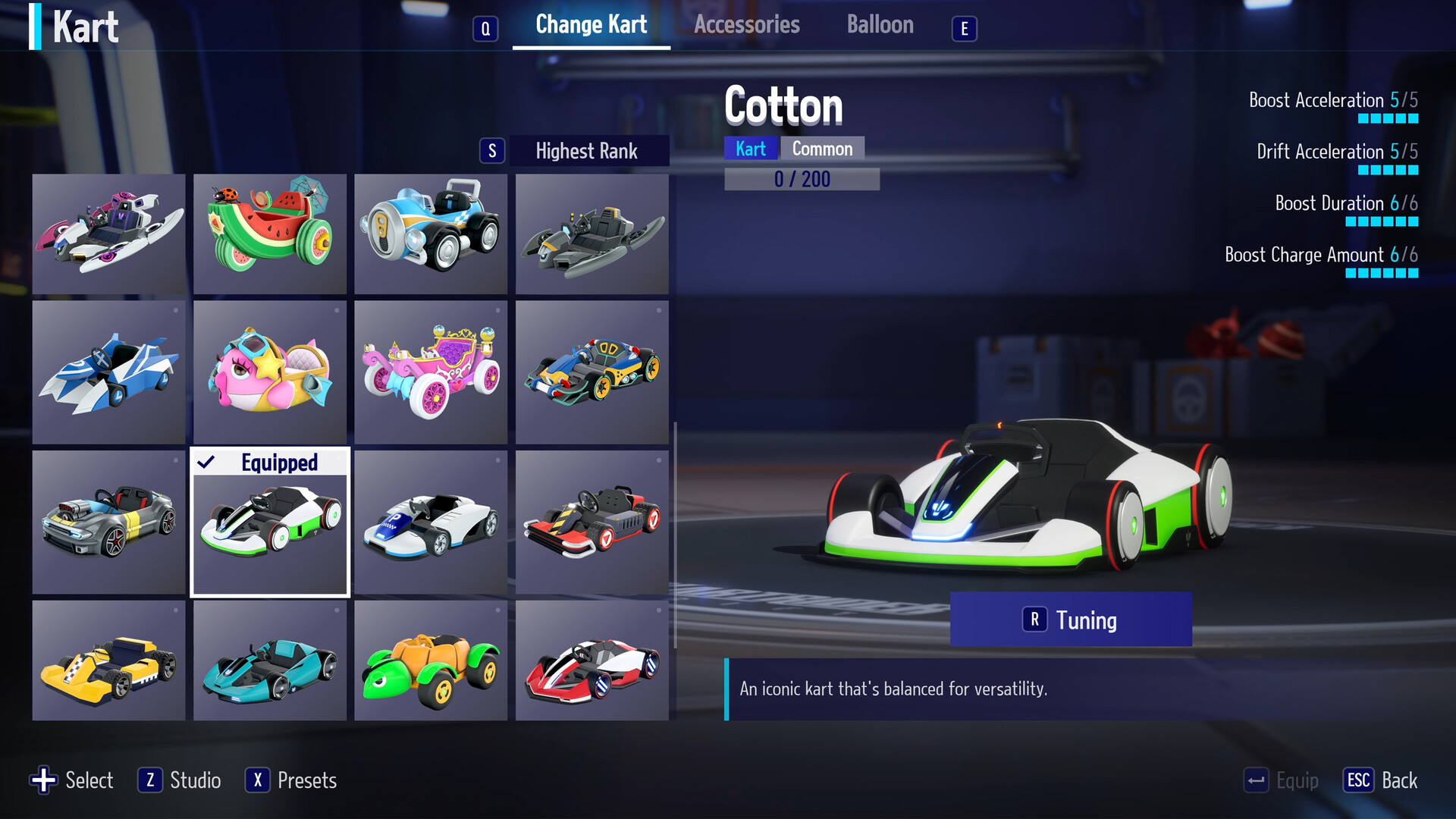Select the red and white racing kart
Image resolution: width=1456 pixels, height=819 pixels.
coord(592,660)
